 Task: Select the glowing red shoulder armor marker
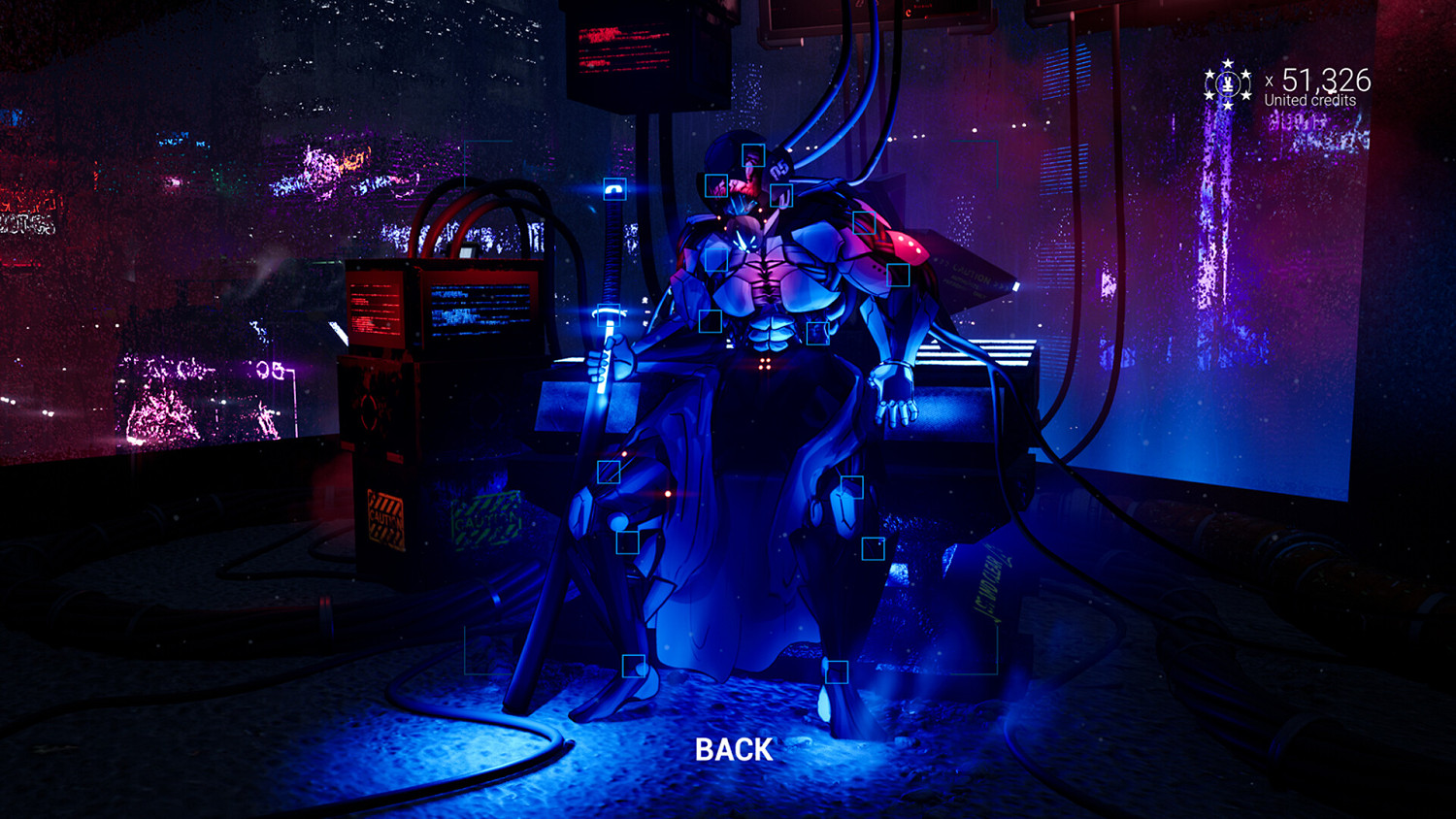click(x=898, y=275)
